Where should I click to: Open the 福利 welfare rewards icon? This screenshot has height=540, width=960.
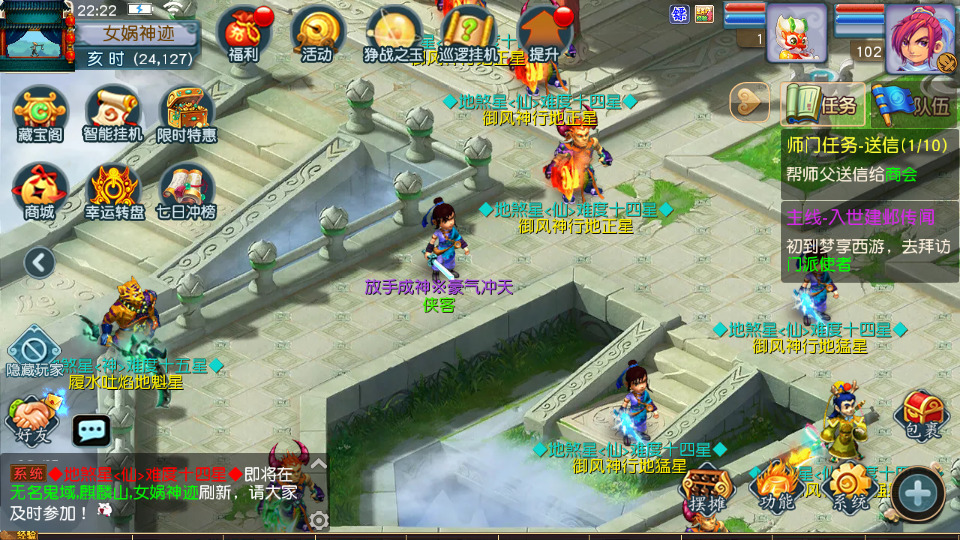pyautogui.click(x=244, y=34)
